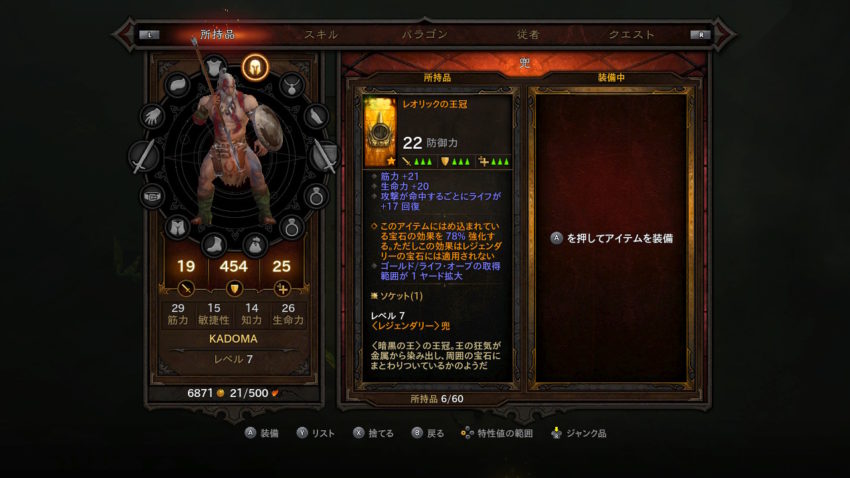
Task: Select the boots equipment slot
Action: 215,243
